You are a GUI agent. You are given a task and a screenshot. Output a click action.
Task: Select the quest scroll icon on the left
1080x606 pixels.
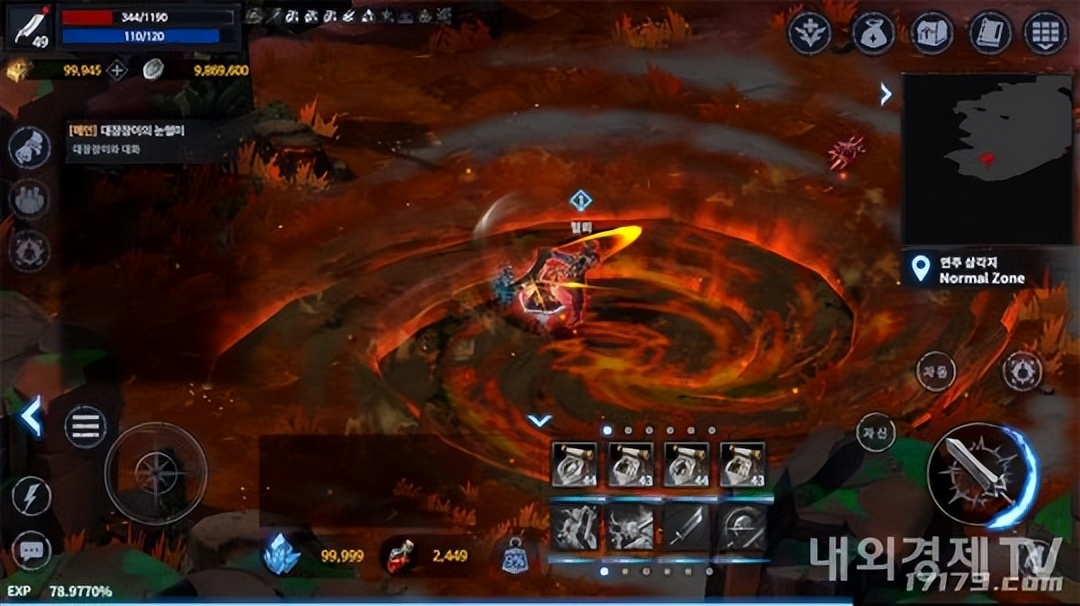click(29, 148)
